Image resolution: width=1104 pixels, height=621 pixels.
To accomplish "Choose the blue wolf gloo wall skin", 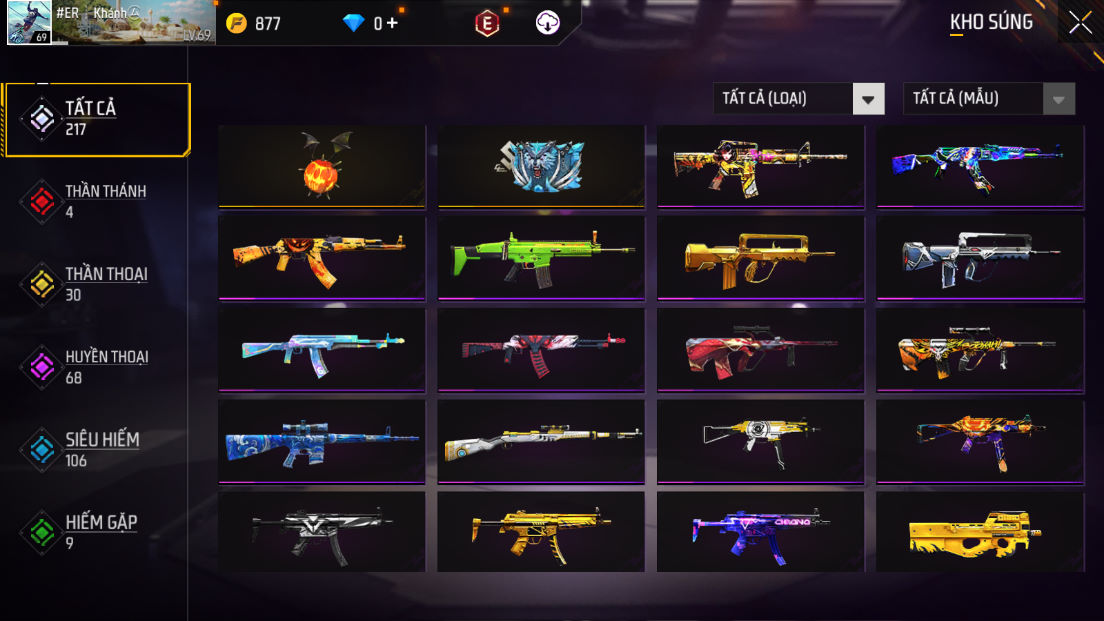I will (541, 166).
